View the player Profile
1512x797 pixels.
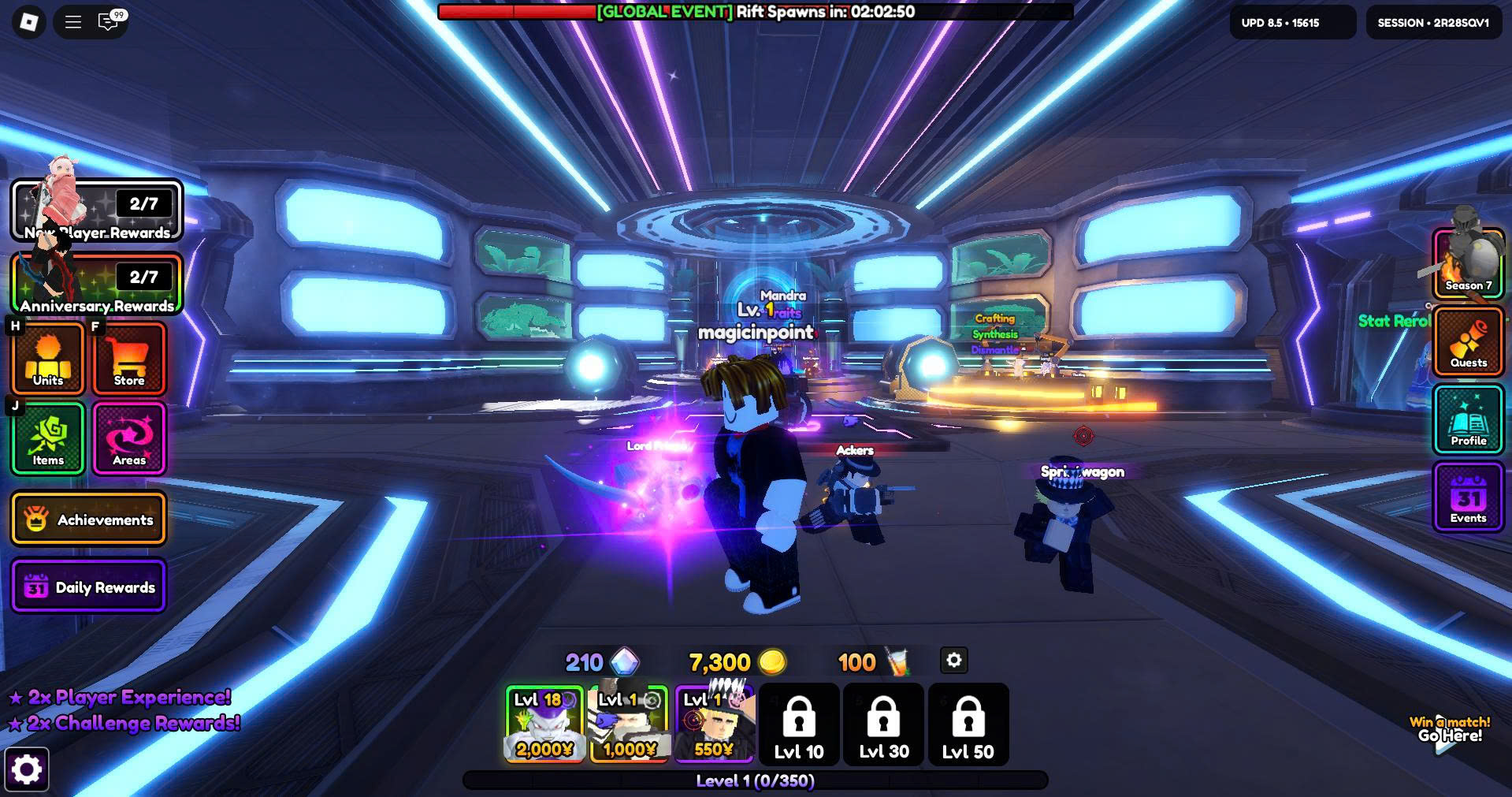tap(1468, 419)
